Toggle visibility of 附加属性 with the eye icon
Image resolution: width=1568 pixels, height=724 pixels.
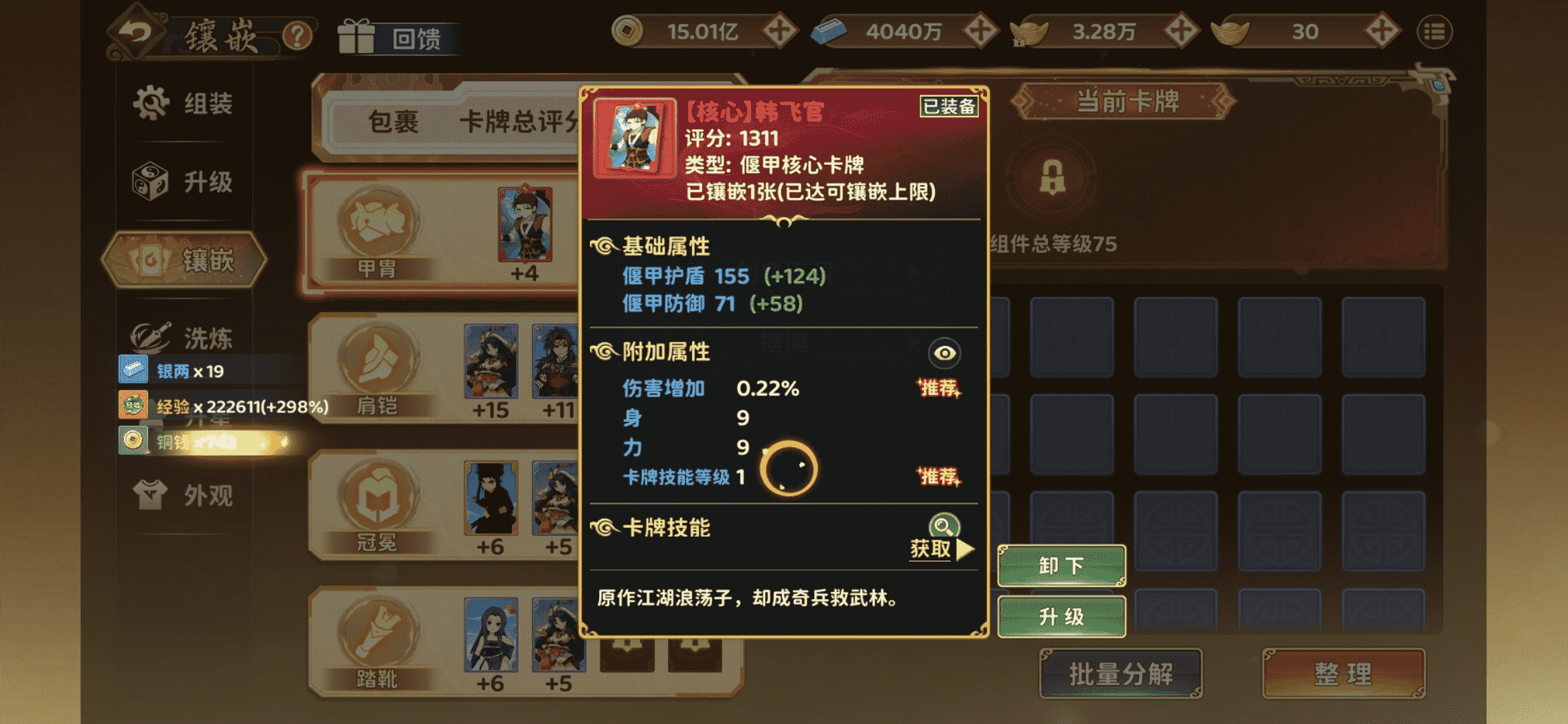[944, 354]
